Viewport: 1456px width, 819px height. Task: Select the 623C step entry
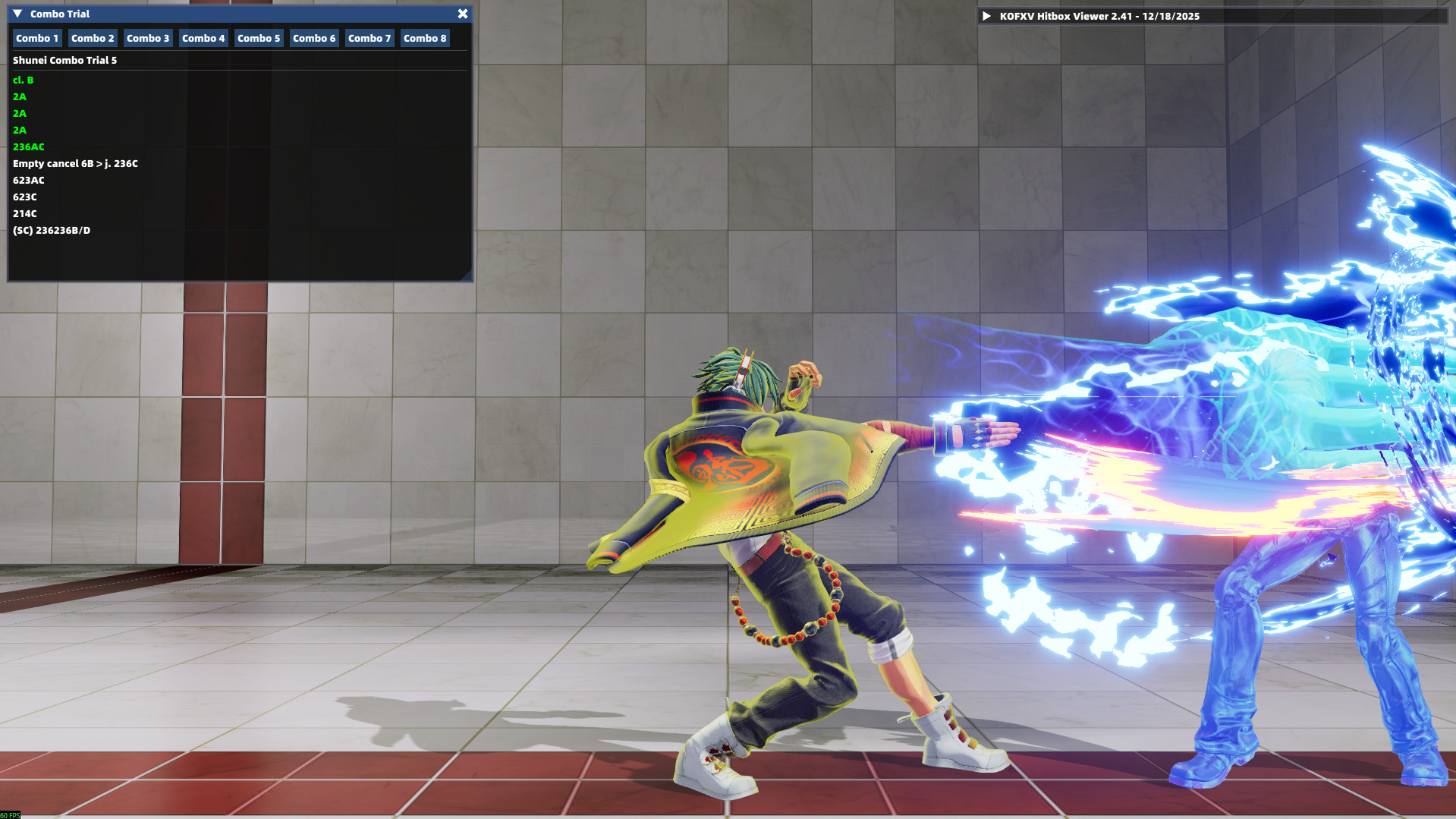coord(25,197)
